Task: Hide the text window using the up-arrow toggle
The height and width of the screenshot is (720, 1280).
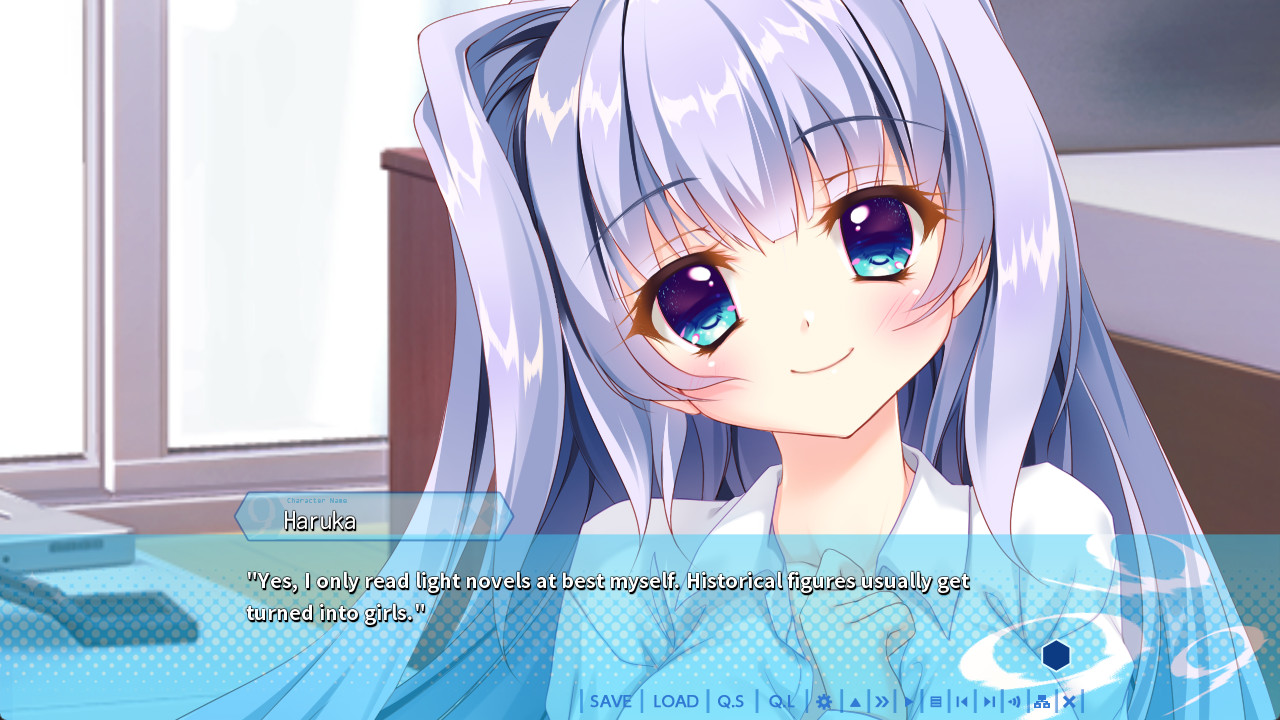Action: click(x=856, y=701)
